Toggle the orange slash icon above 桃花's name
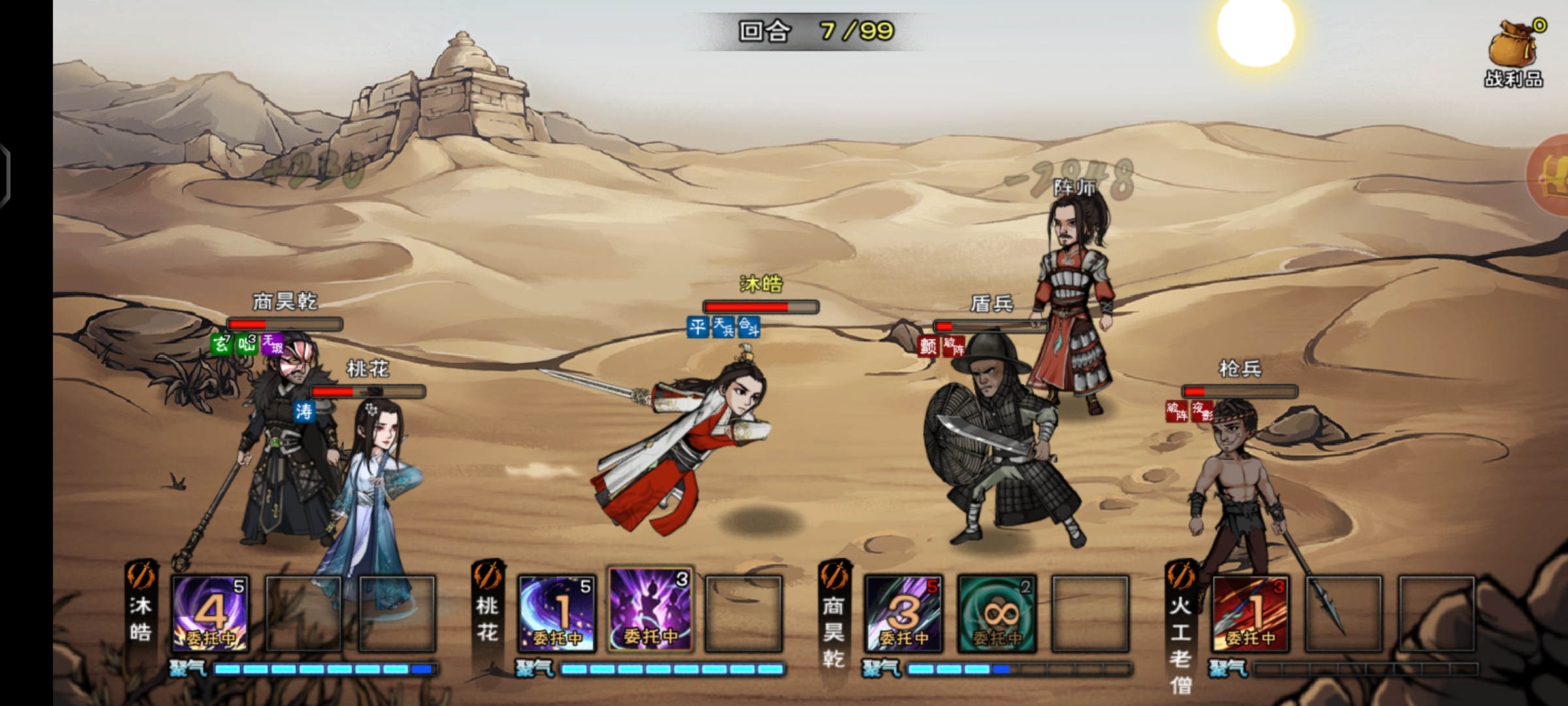This screenshot has height=706, width=1568. click(488, 576)
